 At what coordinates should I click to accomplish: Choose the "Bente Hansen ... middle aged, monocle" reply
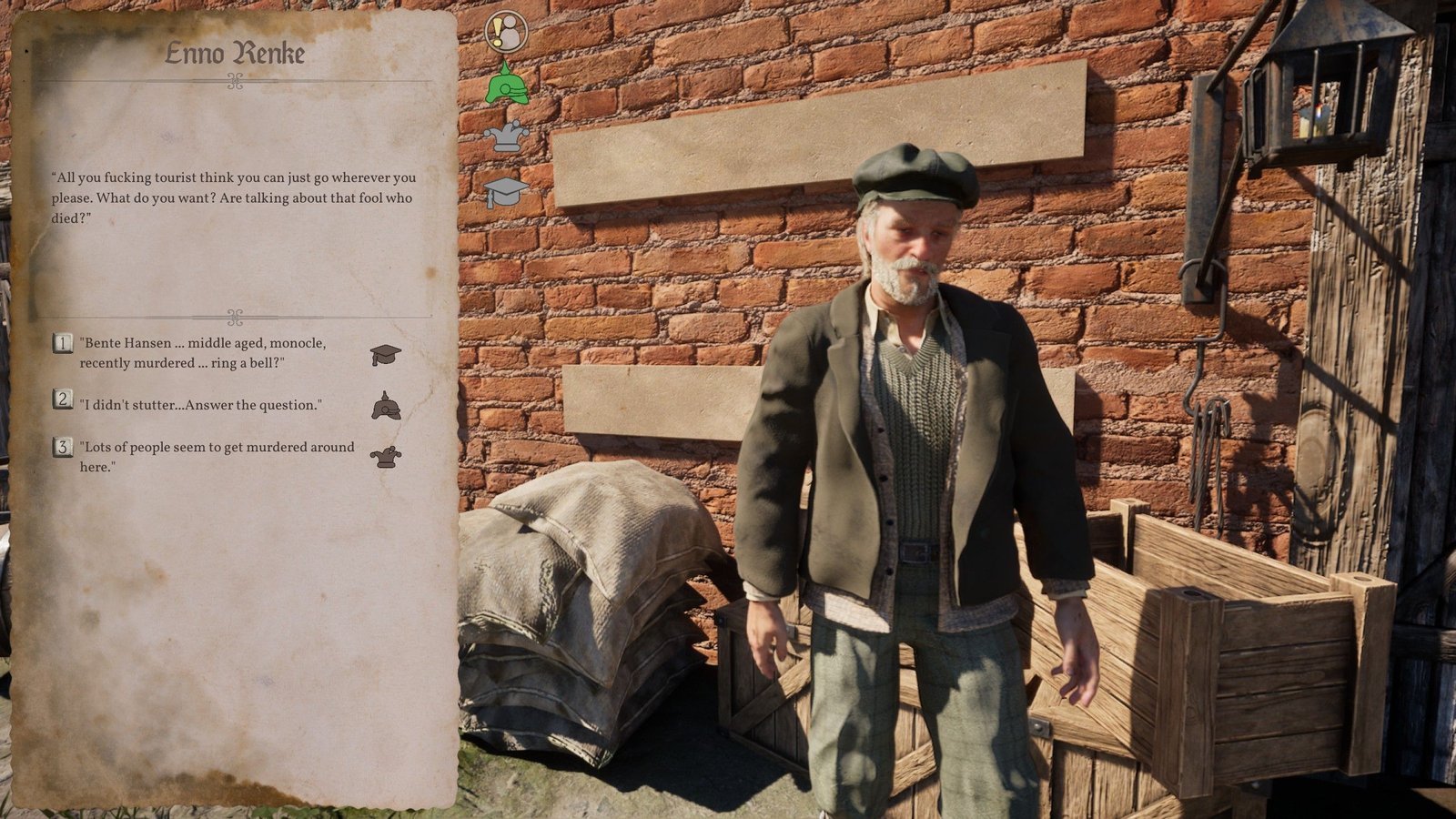pos(202,353)
